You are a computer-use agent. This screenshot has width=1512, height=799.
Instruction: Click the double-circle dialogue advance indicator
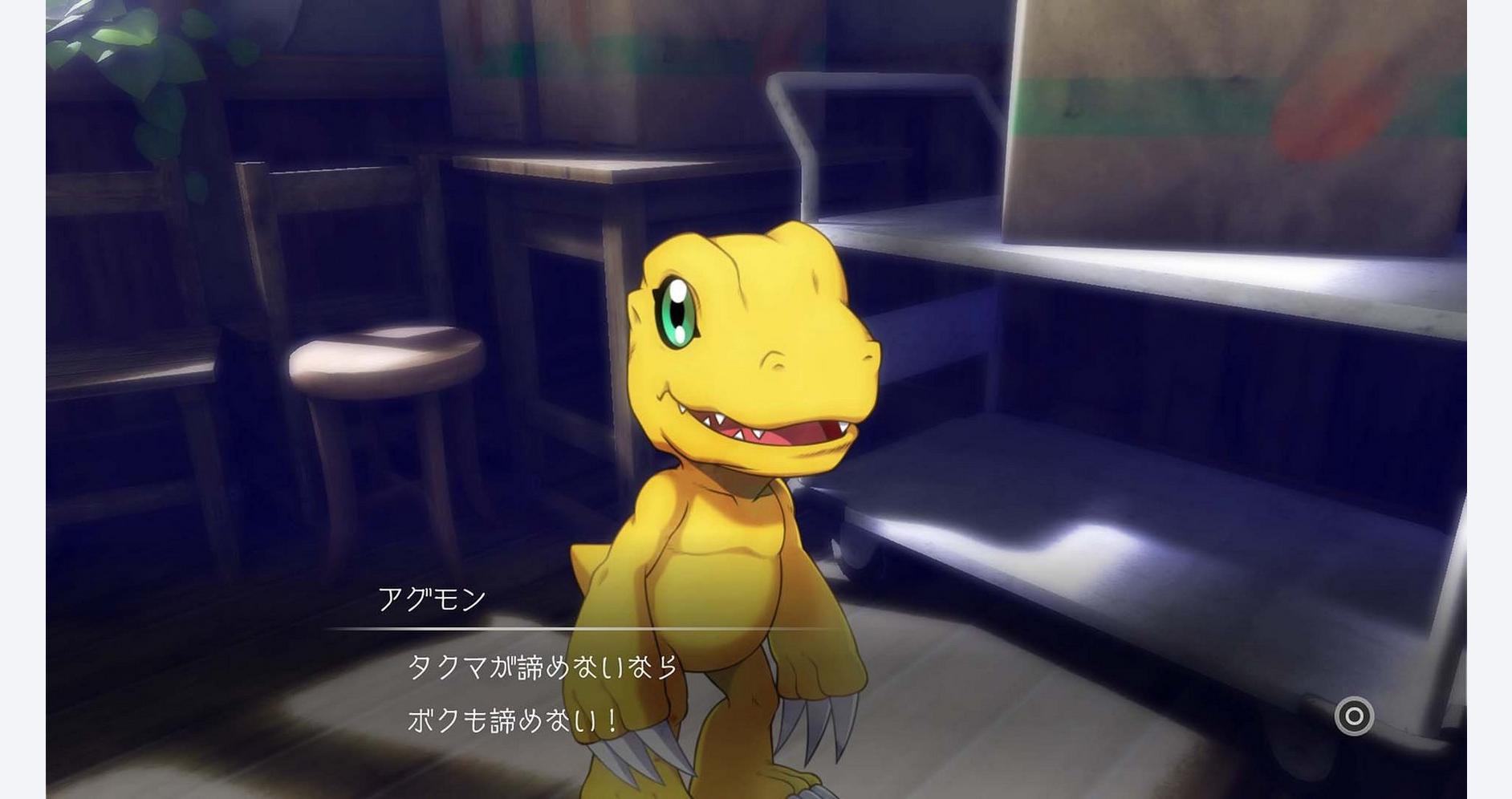click(x=1354, y=716)
